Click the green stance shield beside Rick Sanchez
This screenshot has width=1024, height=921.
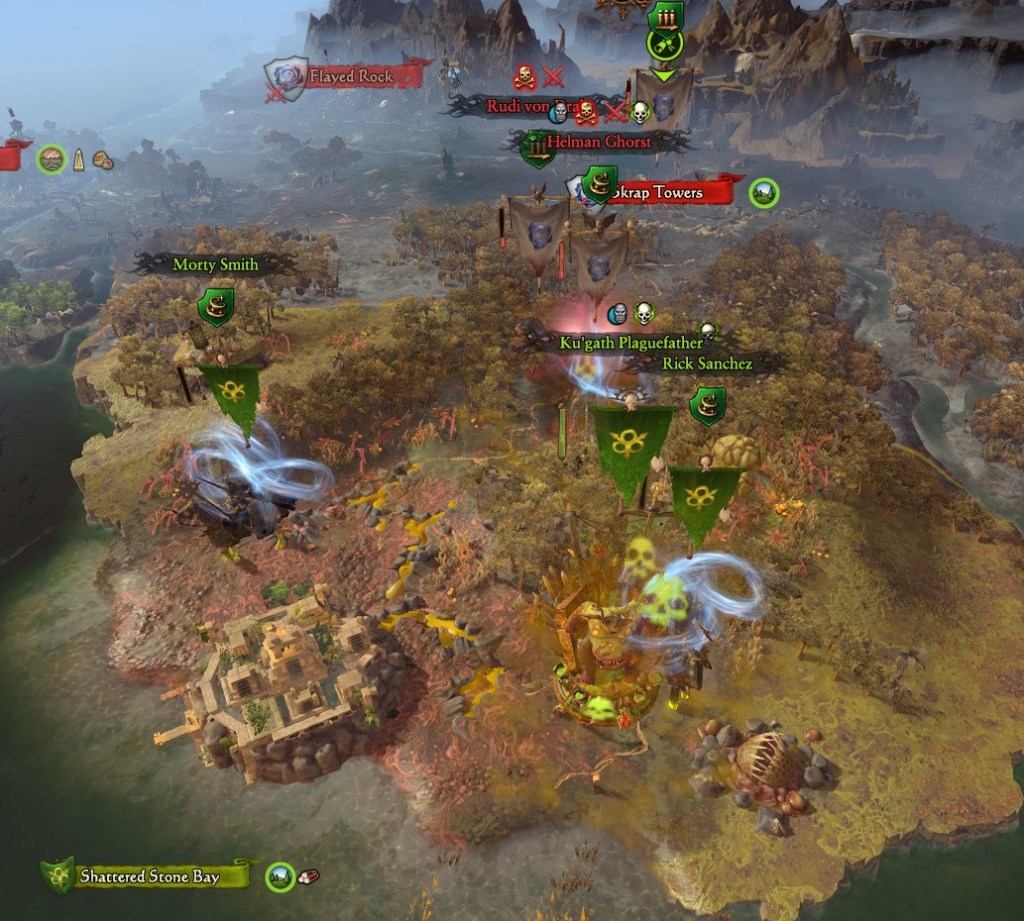click(707, 405)
